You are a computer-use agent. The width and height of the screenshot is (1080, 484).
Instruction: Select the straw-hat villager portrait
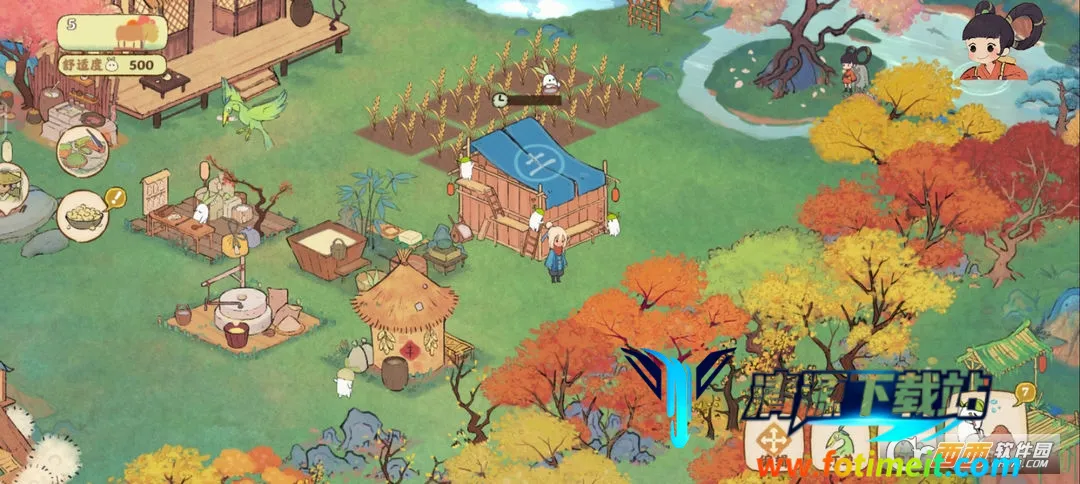click(10, 190)
